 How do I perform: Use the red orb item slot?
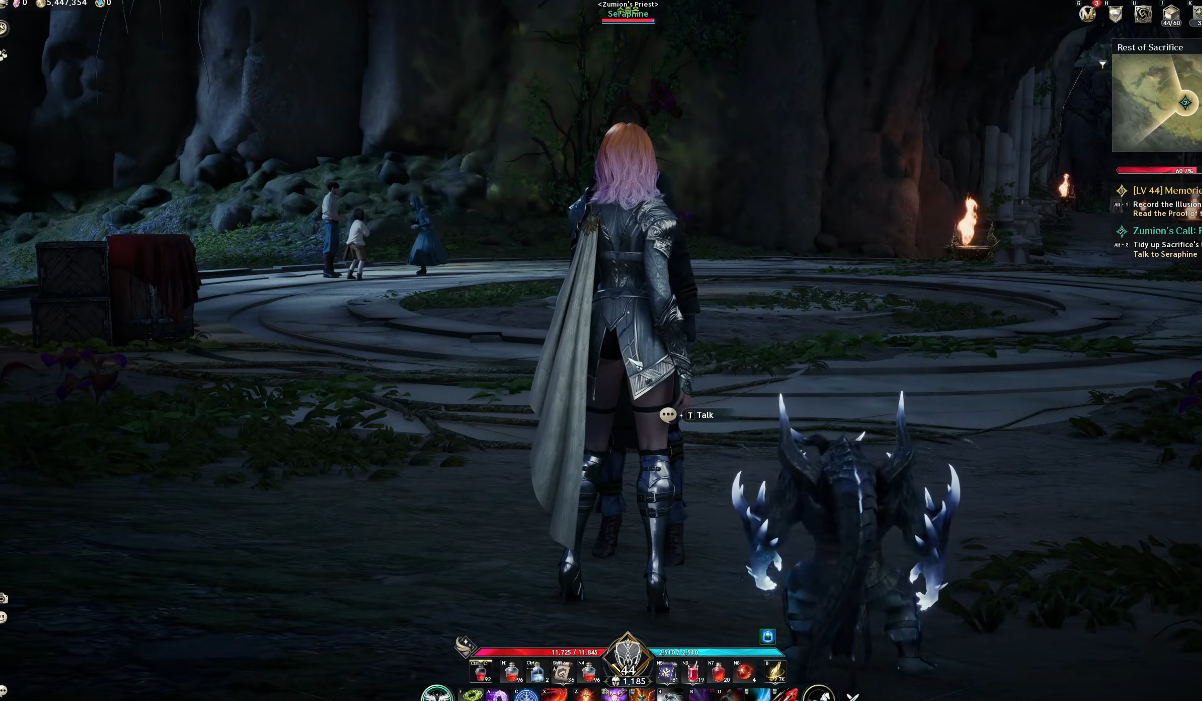pos(745,672)
